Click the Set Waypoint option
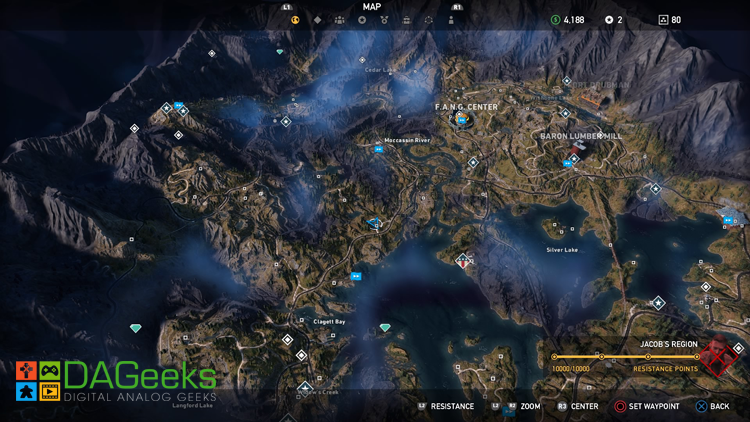The height and width of the screenshot is (422, 750). pyautogui.click(x=648, y=407)
